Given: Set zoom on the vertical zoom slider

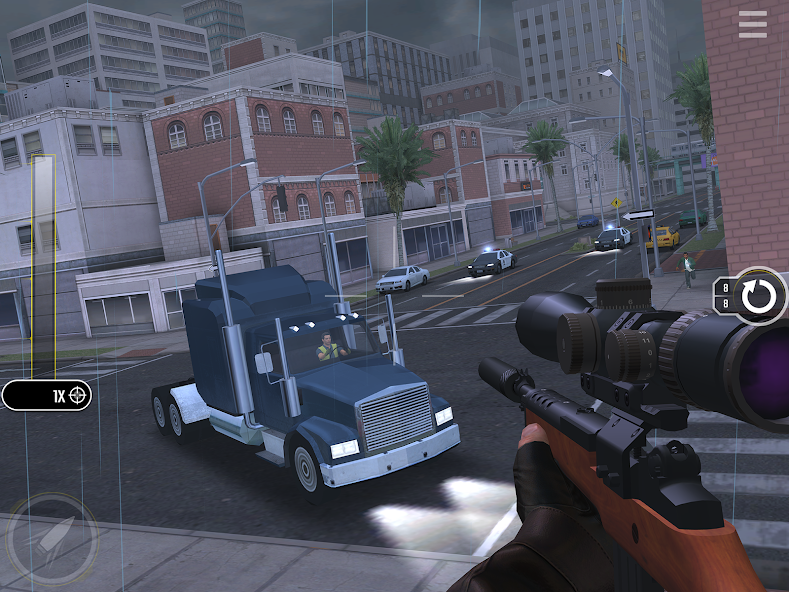Looking at the screenshot, I should pos(43,266).
